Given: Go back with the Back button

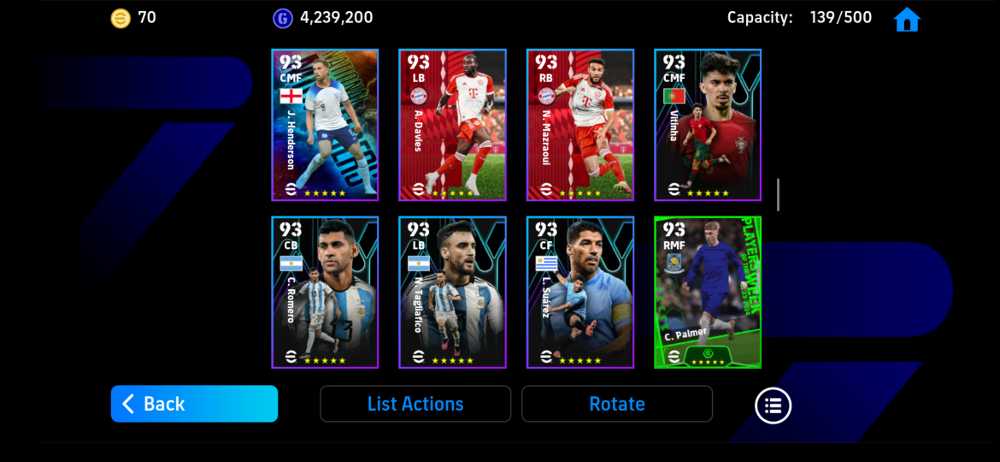Looking at the screenshot, I should coord(194,404).
